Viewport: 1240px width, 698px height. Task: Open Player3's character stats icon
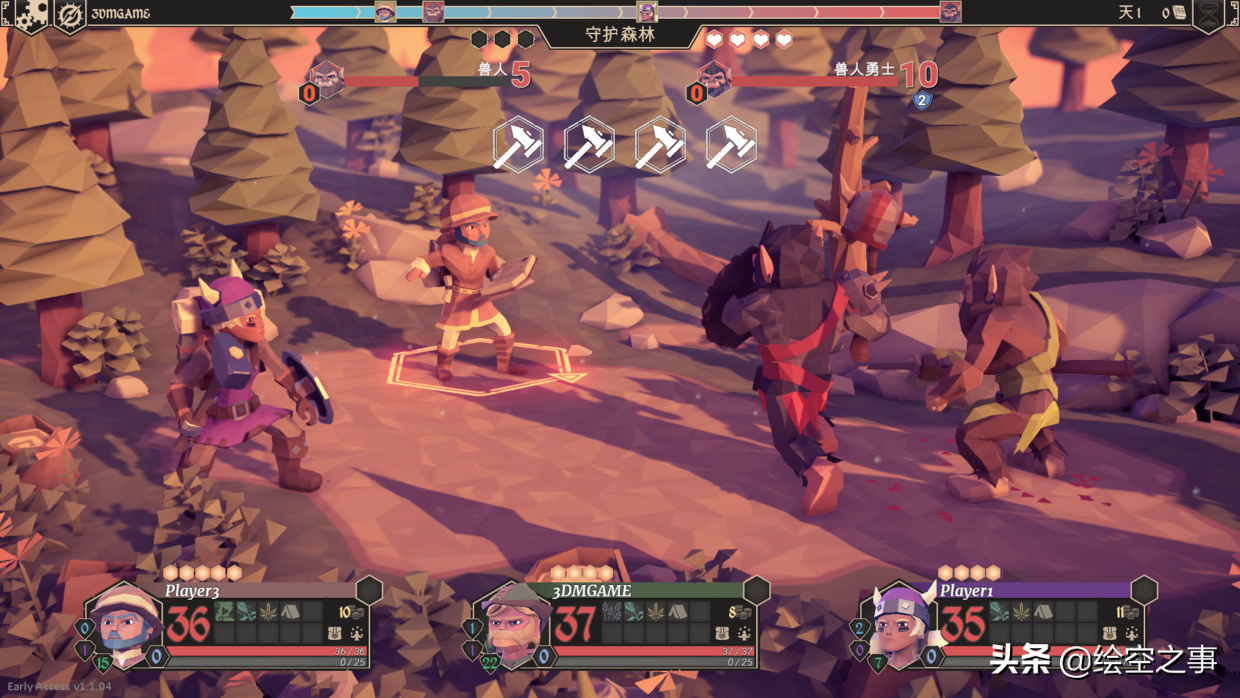pos(357,633)
